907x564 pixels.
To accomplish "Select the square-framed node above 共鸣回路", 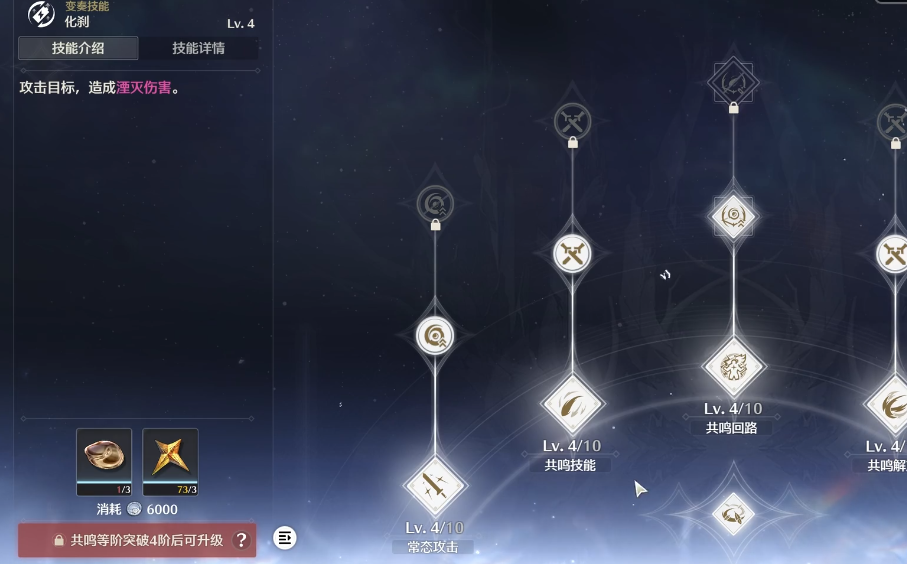I will (x=734, y=215).
